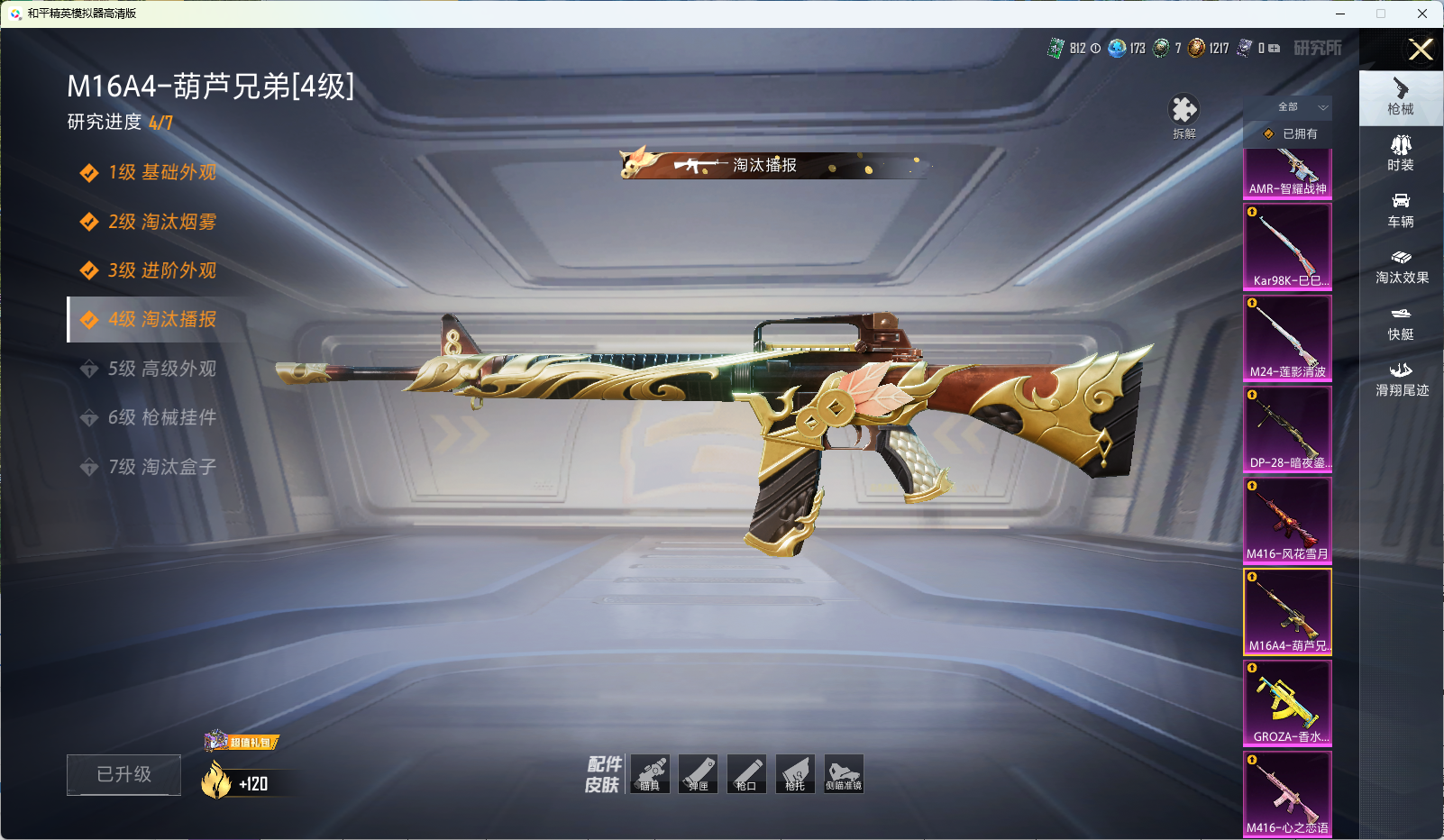1444x840 pixels.
Task: Select the 枪托 stock attachment skin slot
Action: (x=795, y=774)
